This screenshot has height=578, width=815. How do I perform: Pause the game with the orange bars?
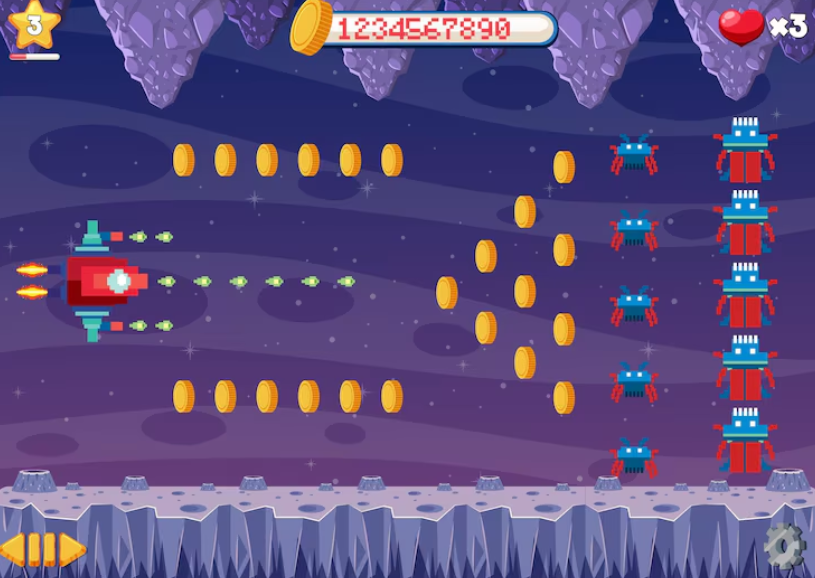pyautogui.click(x=41, y=549)
